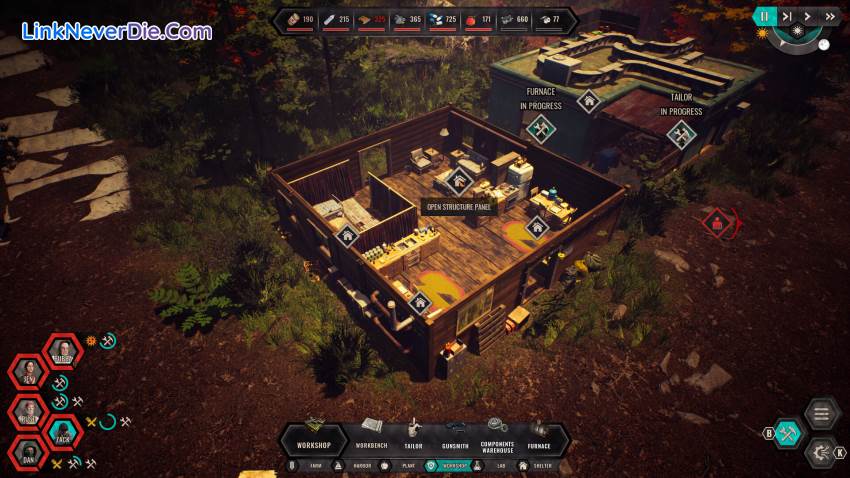Switch to the Harbor tab
Viewport: 850px width, 478px height.
356,465
